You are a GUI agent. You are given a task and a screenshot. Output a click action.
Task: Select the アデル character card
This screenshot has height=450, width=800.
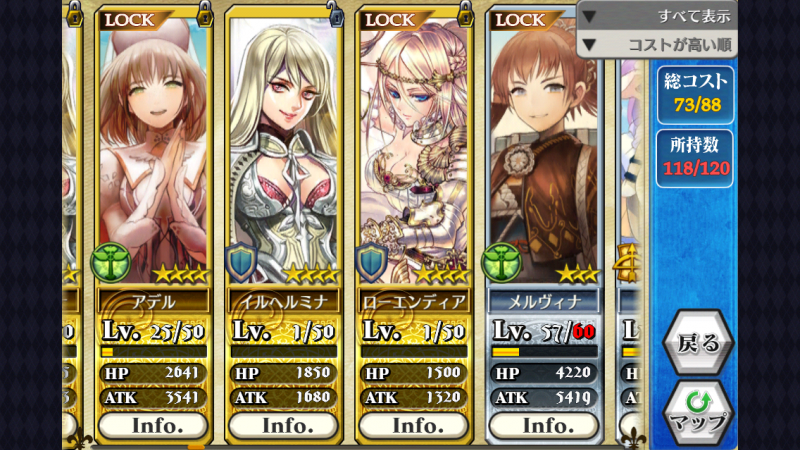pyautogui.click(x=153, y=150)
